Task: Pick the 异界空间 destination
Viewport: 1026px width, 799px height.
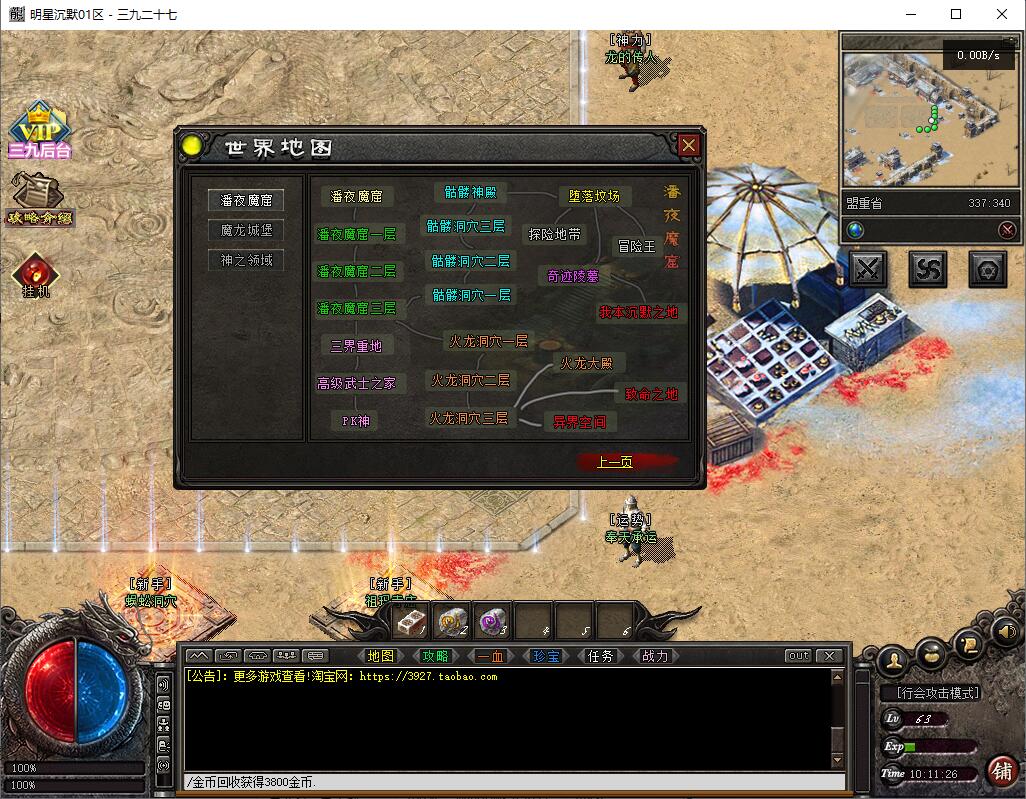Action: [x=579, y=422]
